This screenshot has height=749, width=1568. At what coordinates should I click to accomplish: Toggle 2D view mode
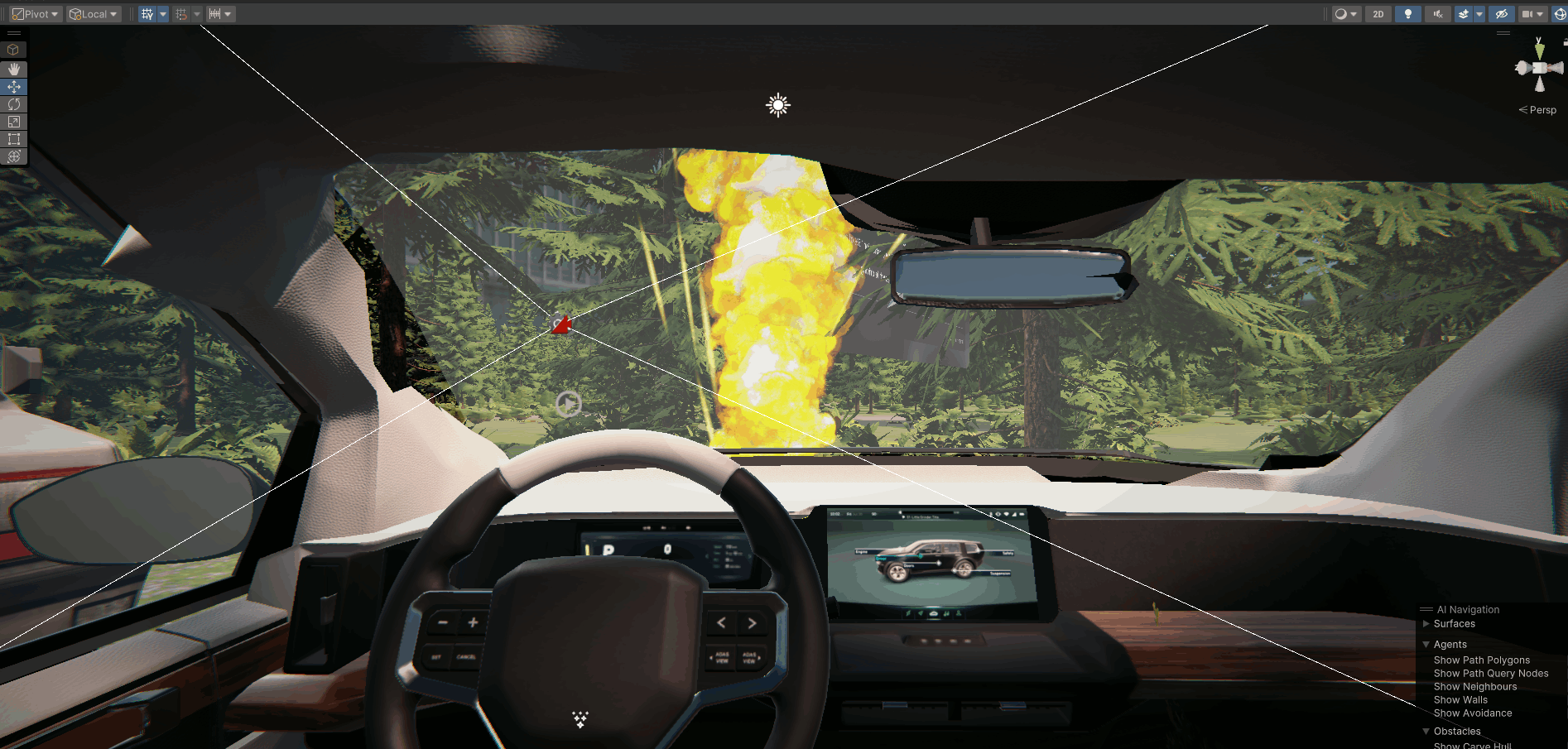(x=1378, y=14)
